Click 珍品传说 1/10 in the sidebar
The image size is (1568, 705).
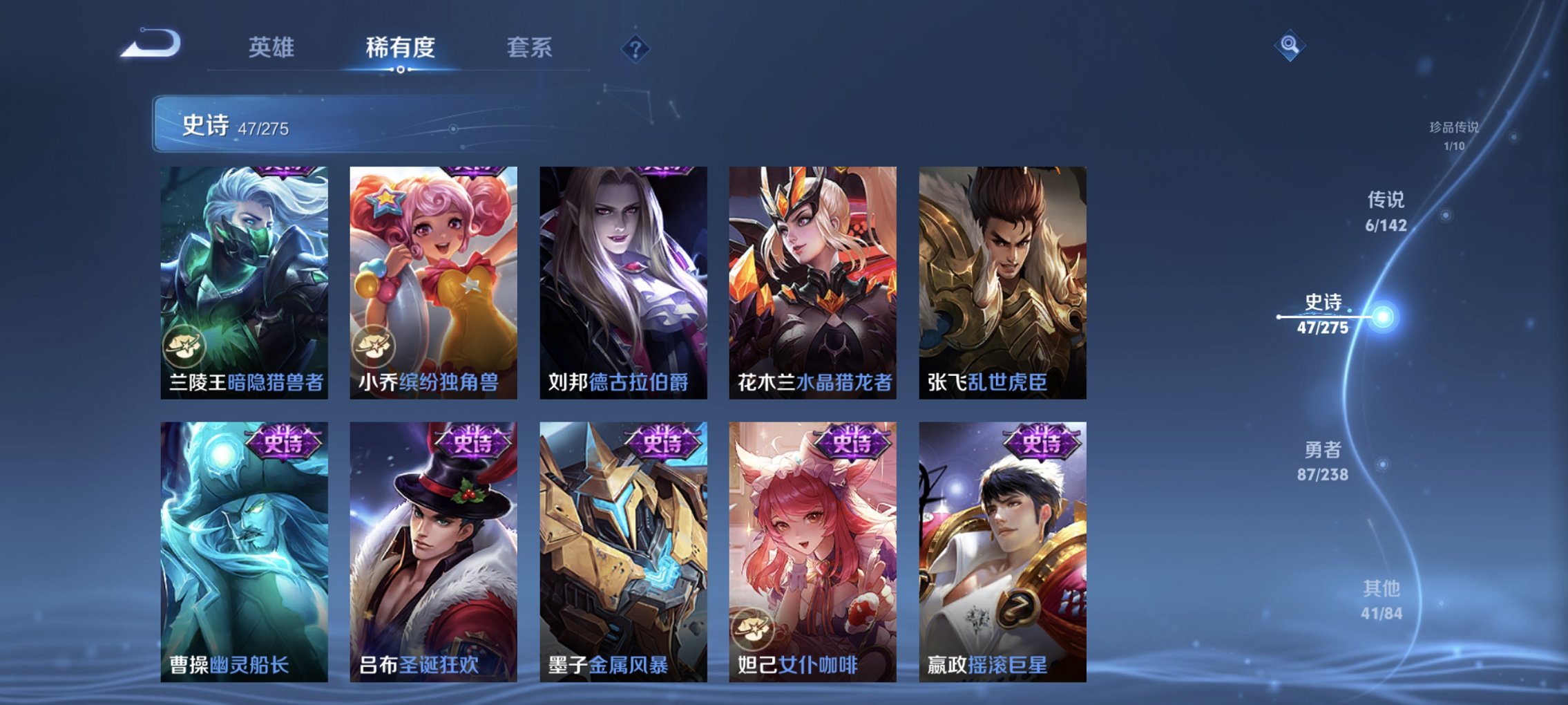point(1453,136)
